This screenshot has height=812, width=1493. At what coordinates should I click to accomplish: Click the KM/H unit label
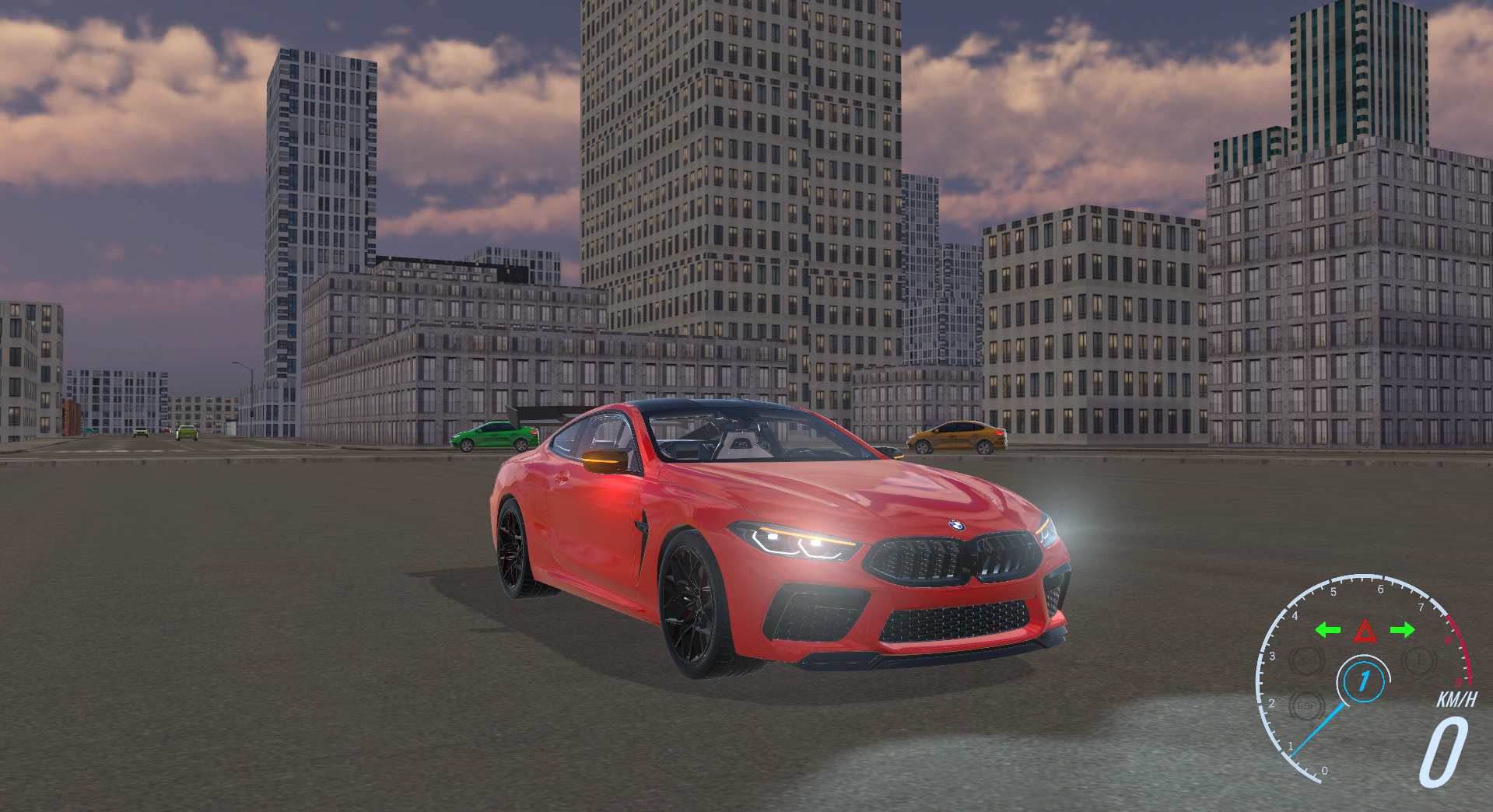coord(1456,698)
